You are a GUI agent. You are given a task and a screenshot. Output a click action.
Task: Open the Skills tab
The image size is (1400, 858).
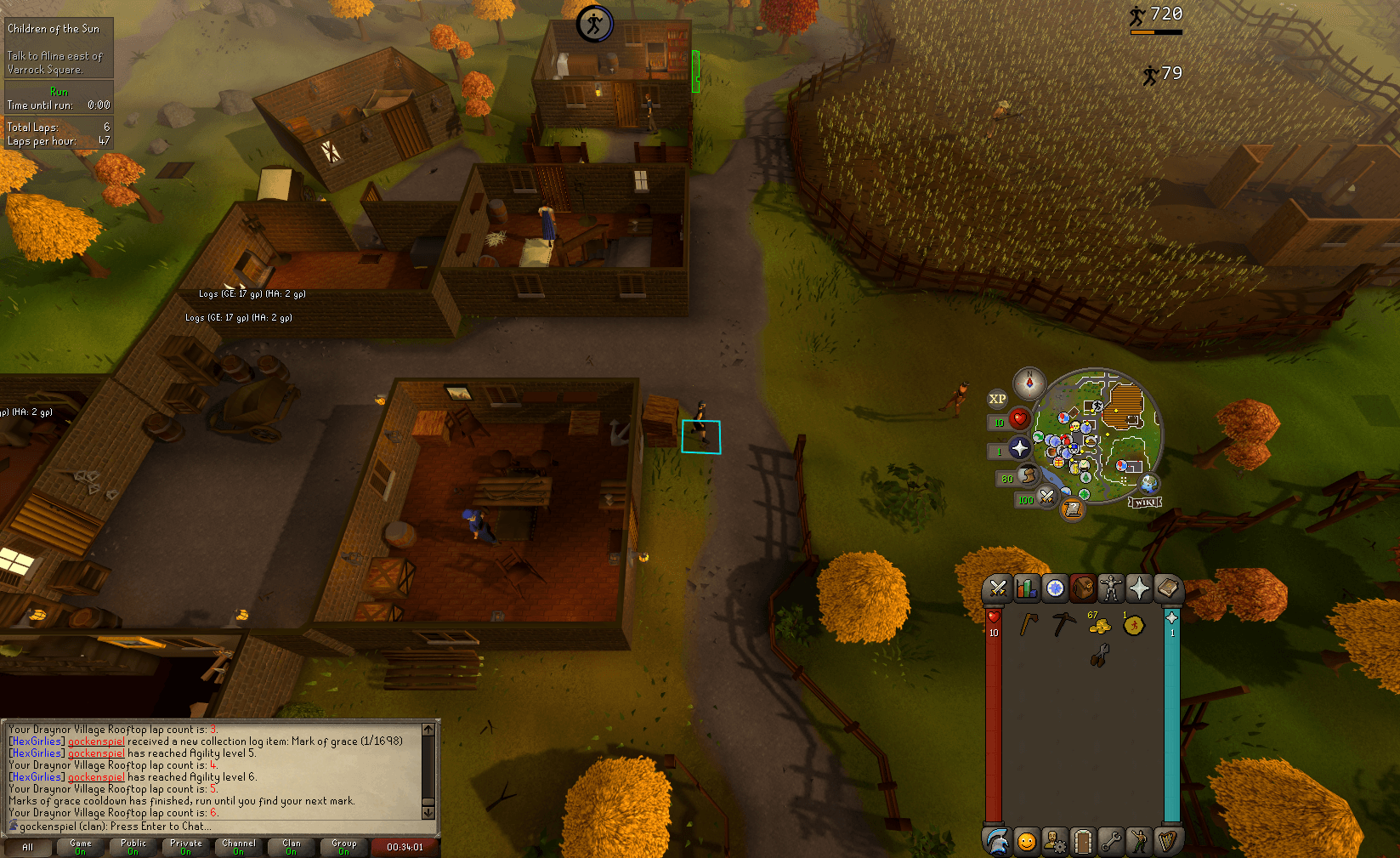point(1026,588)
